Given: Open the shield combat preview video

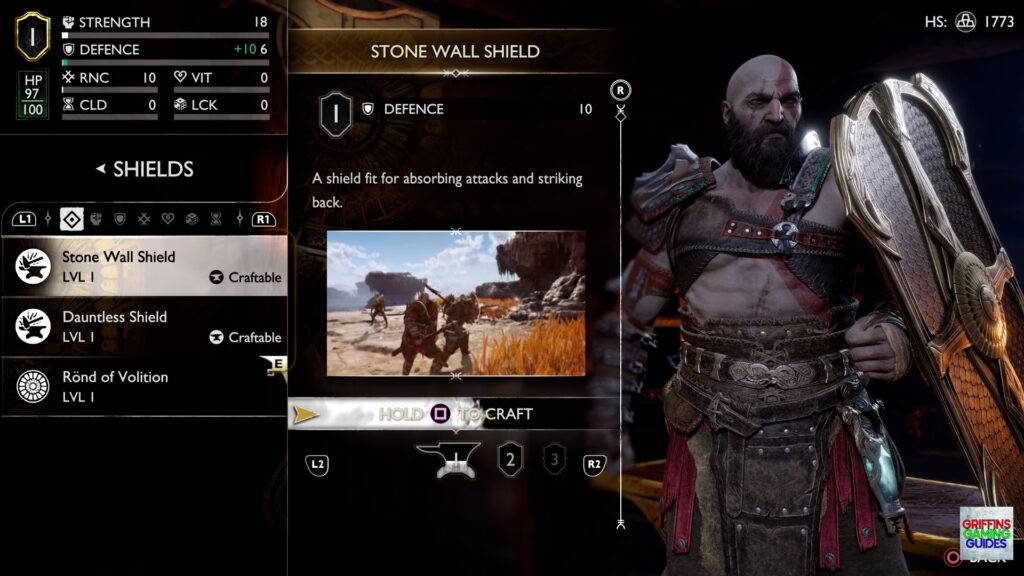Looking at the screenshot, I should pos(456,303).
